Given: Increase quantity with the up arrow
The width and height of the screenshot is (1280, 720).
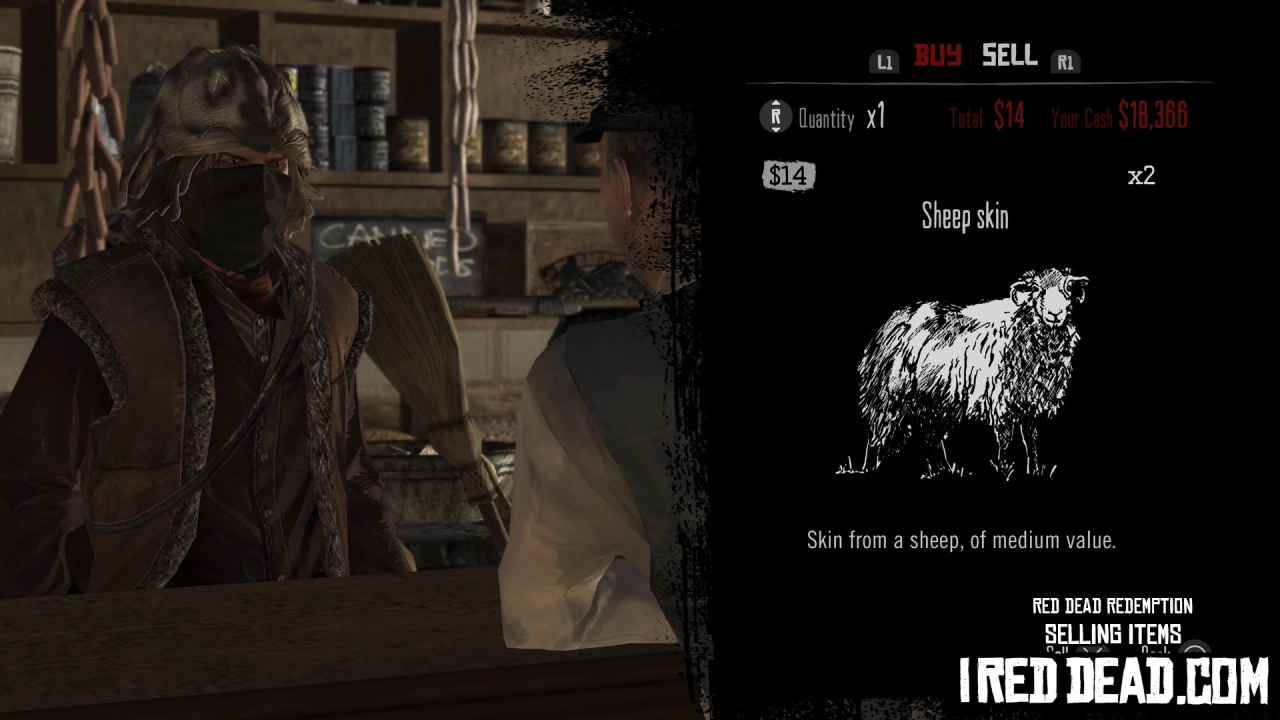Looking at the screenshot, I should pyautogui.click(x=776, y=102).
